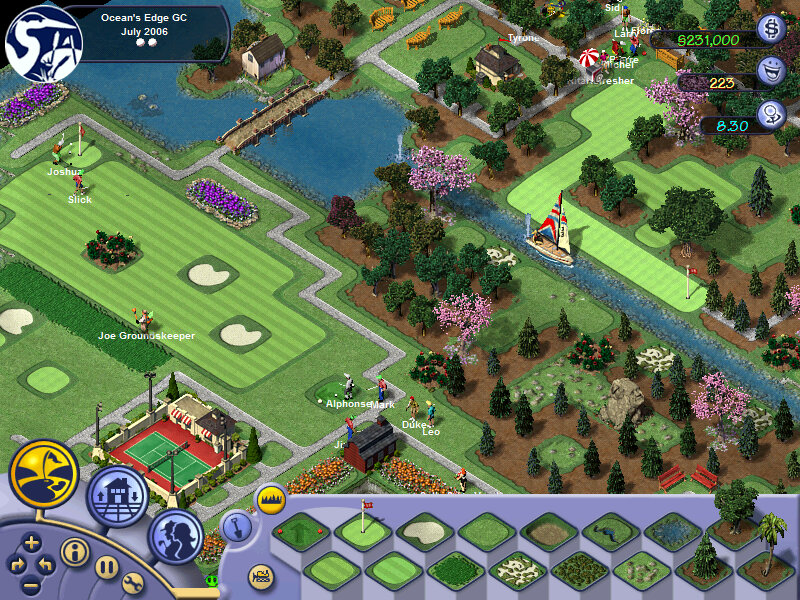Open options with the wrench button

[134, 582]
